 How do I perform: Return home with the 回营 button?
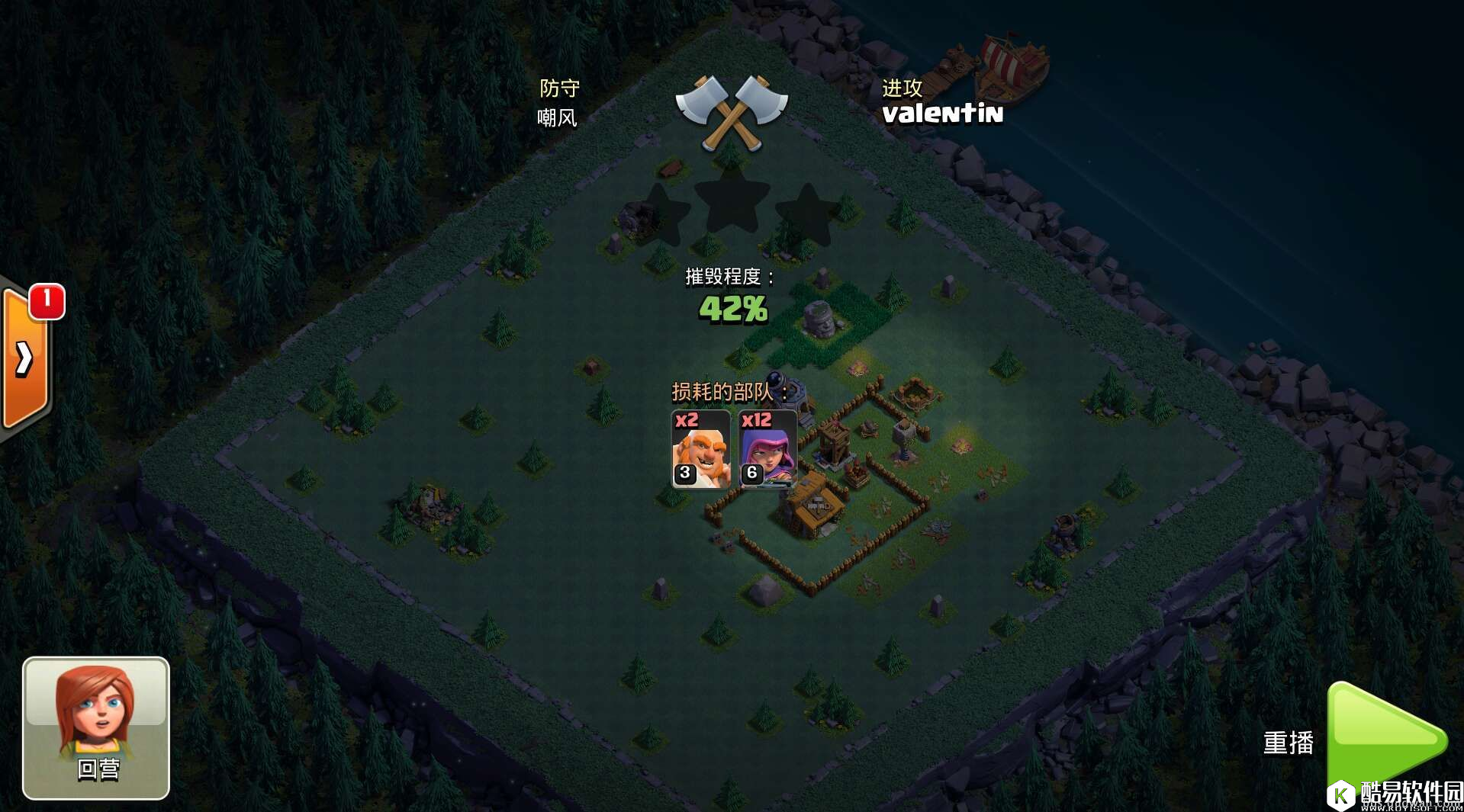click(x=96, y=728)
